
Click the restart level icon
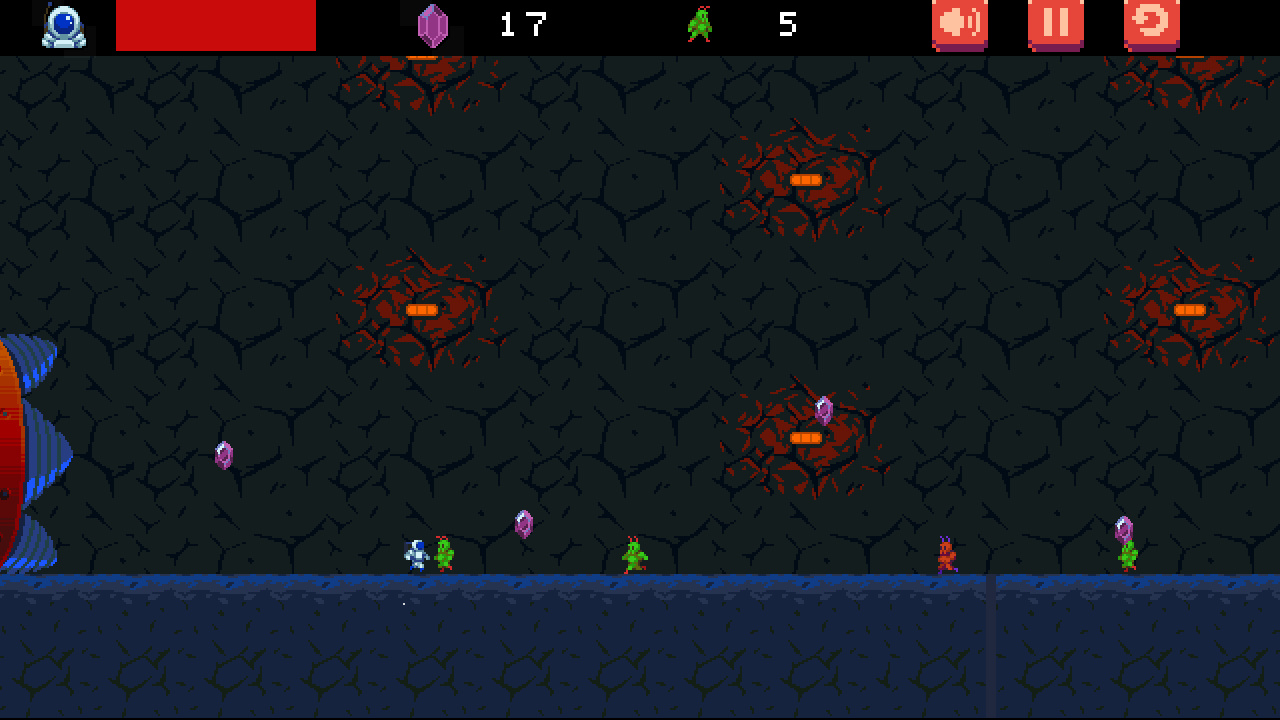point(1150,24)
